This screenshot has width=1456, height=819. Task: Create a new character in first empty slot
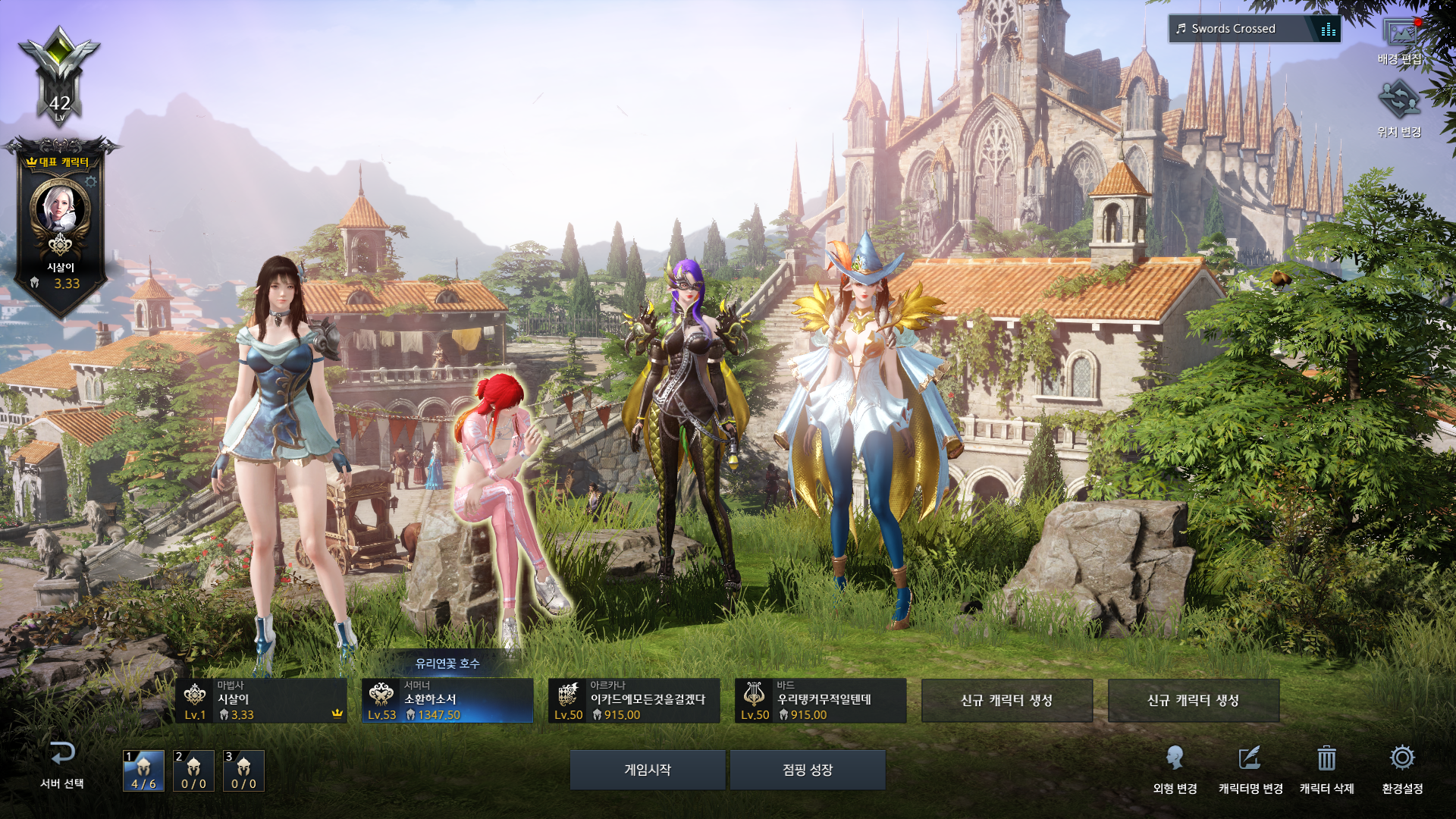click(1006, 701)
